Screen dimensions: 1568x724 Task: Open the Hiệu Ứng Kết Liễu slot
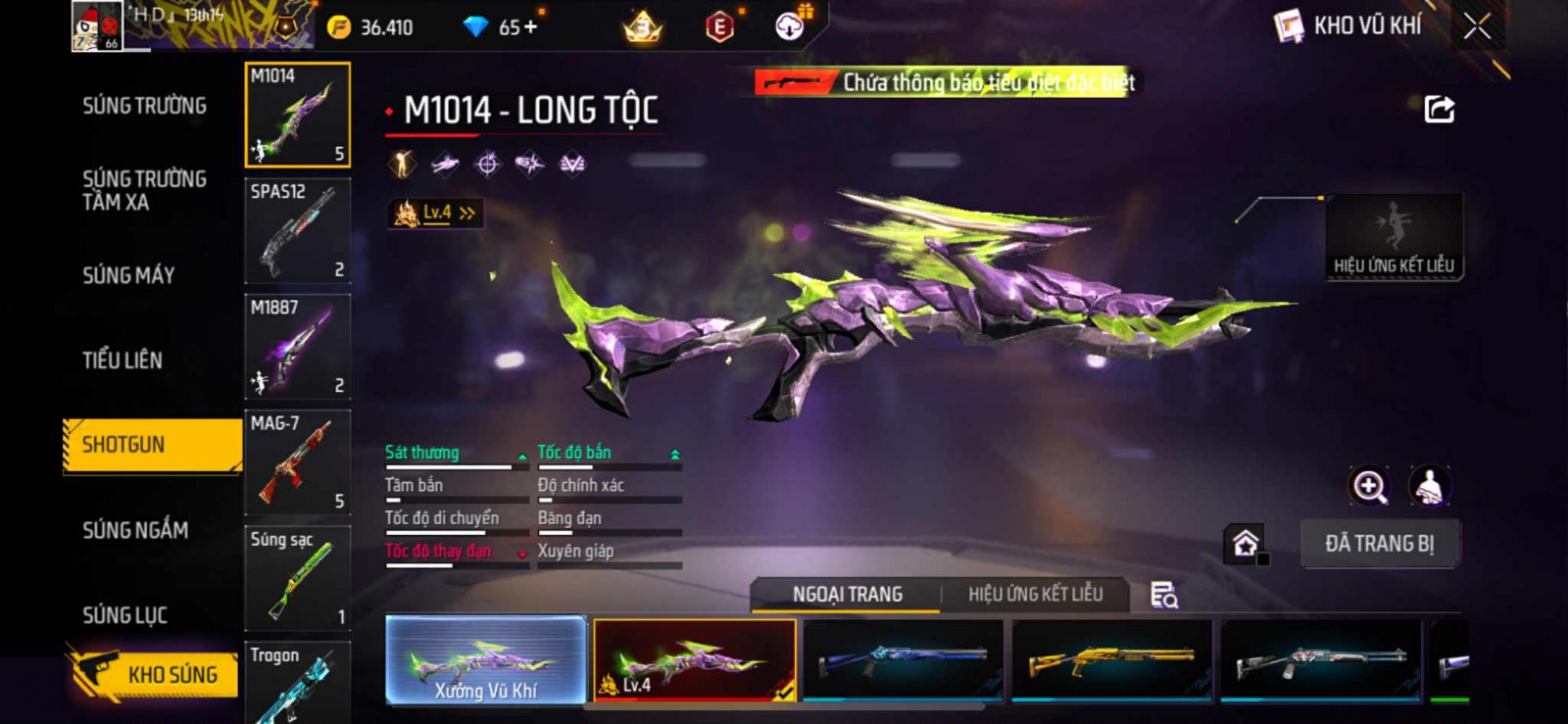(1393, 237)
